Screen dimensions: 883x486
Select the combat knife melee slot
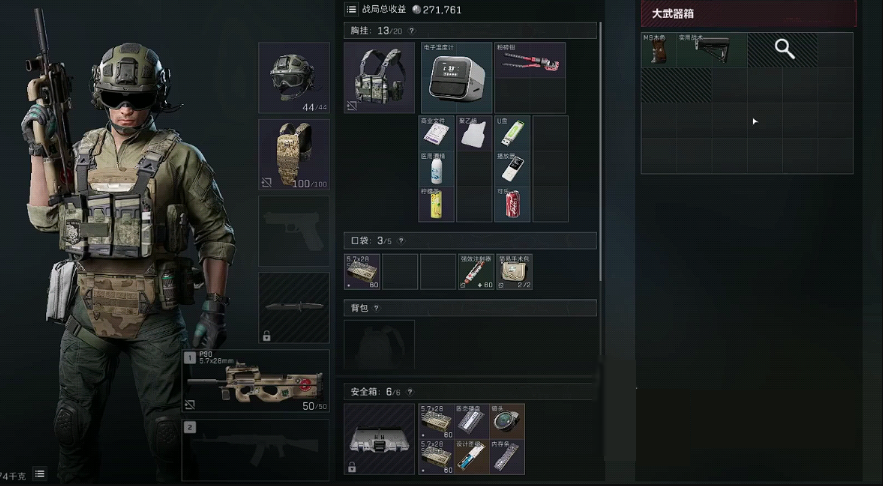(x=293, y=307)
